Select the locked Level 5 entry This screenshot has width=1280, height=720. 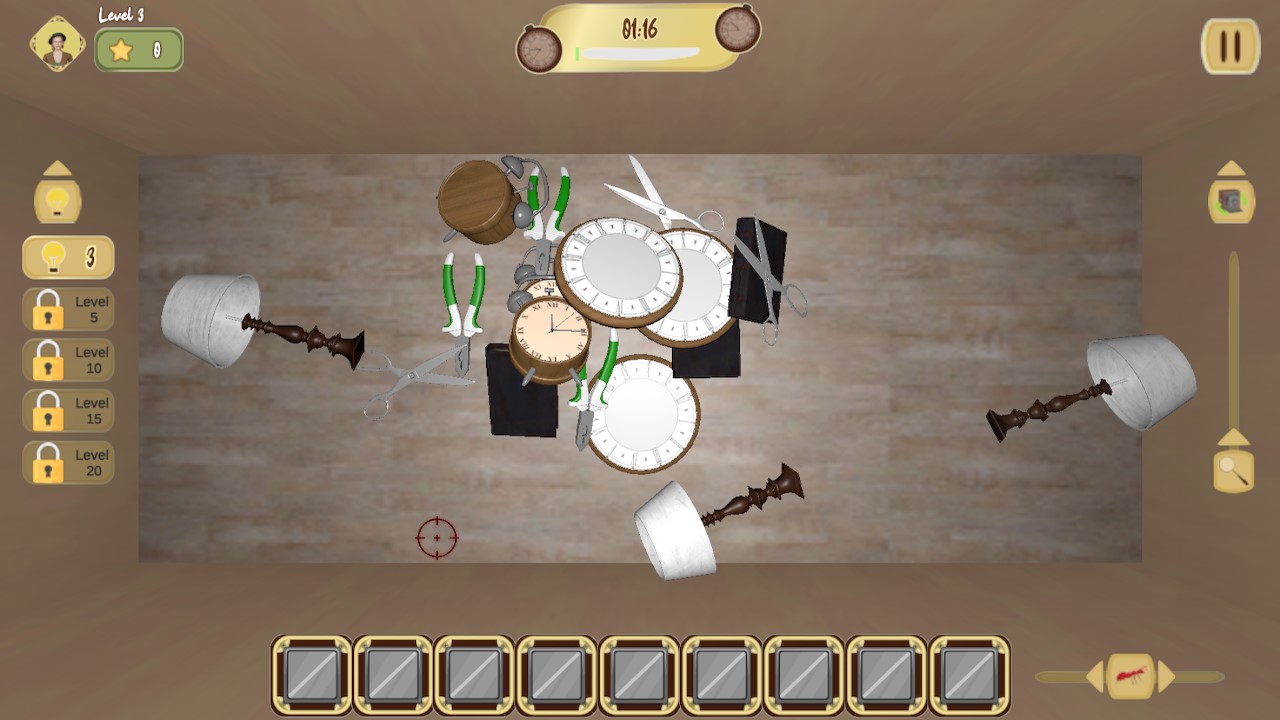point(68,309)
